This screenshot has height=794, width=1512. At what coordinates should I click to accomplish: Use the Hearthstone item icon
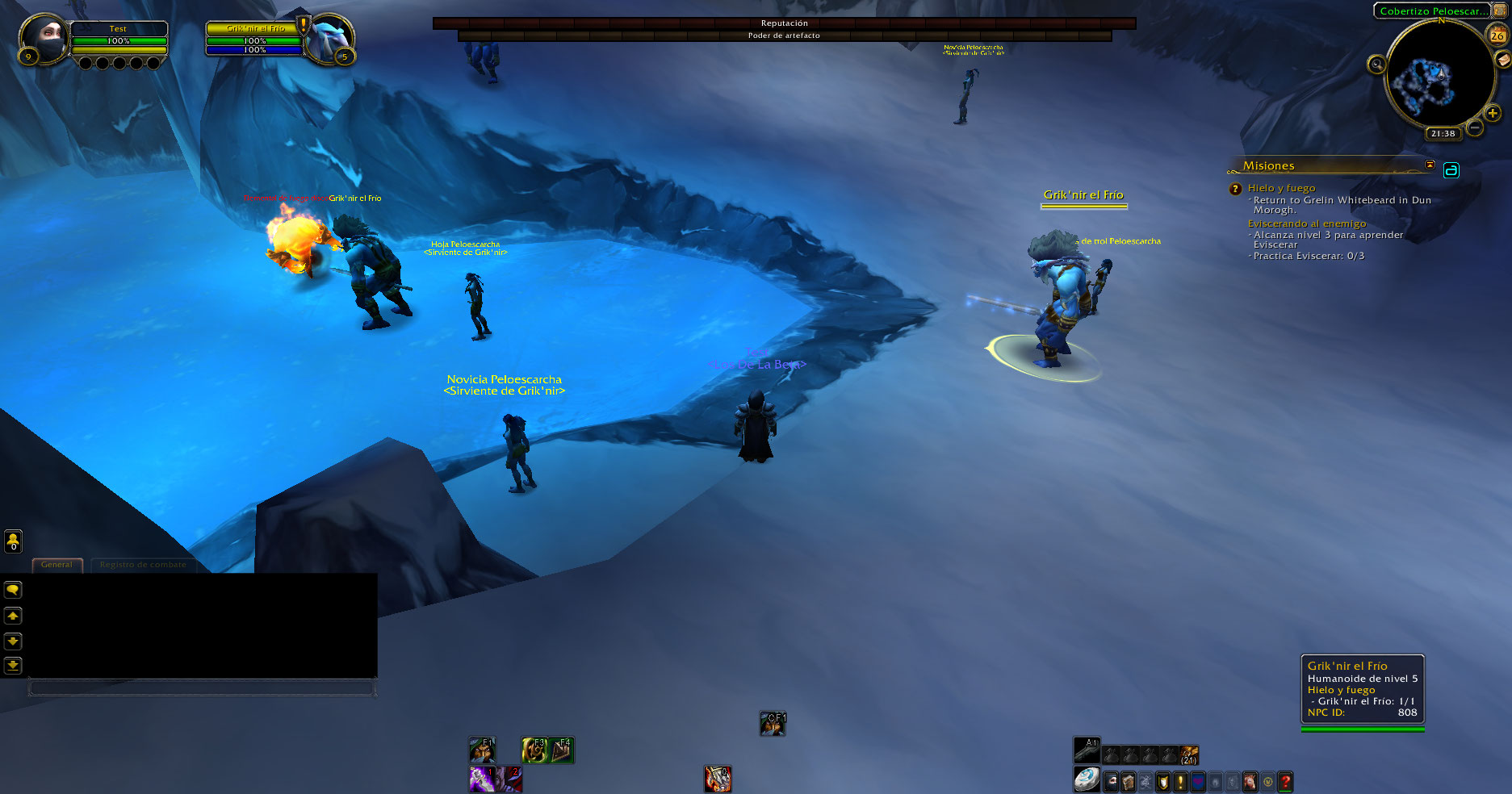1087,779
